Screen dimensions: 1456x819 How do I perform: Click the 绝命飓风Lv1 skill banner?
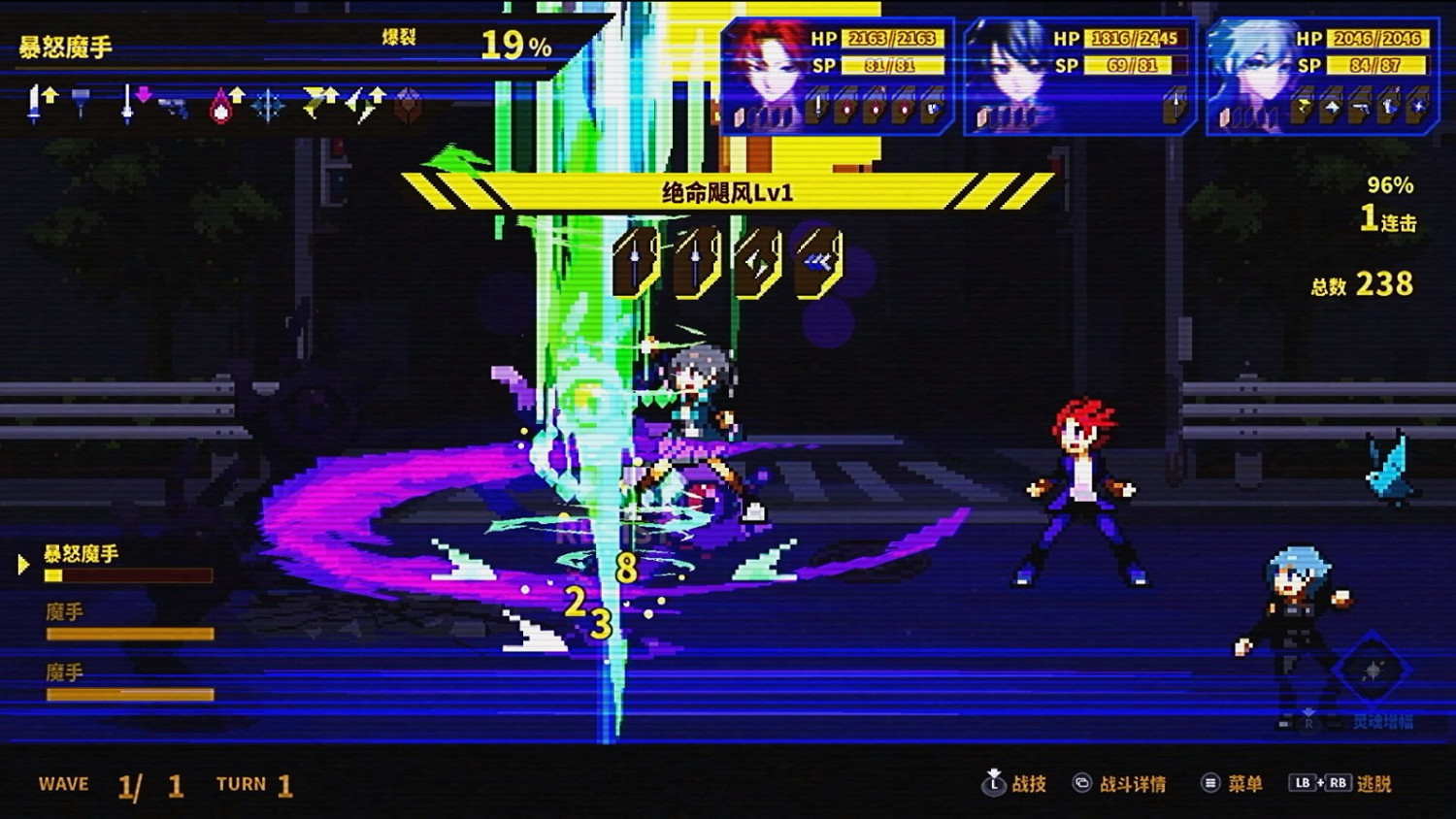click(728, 191)
